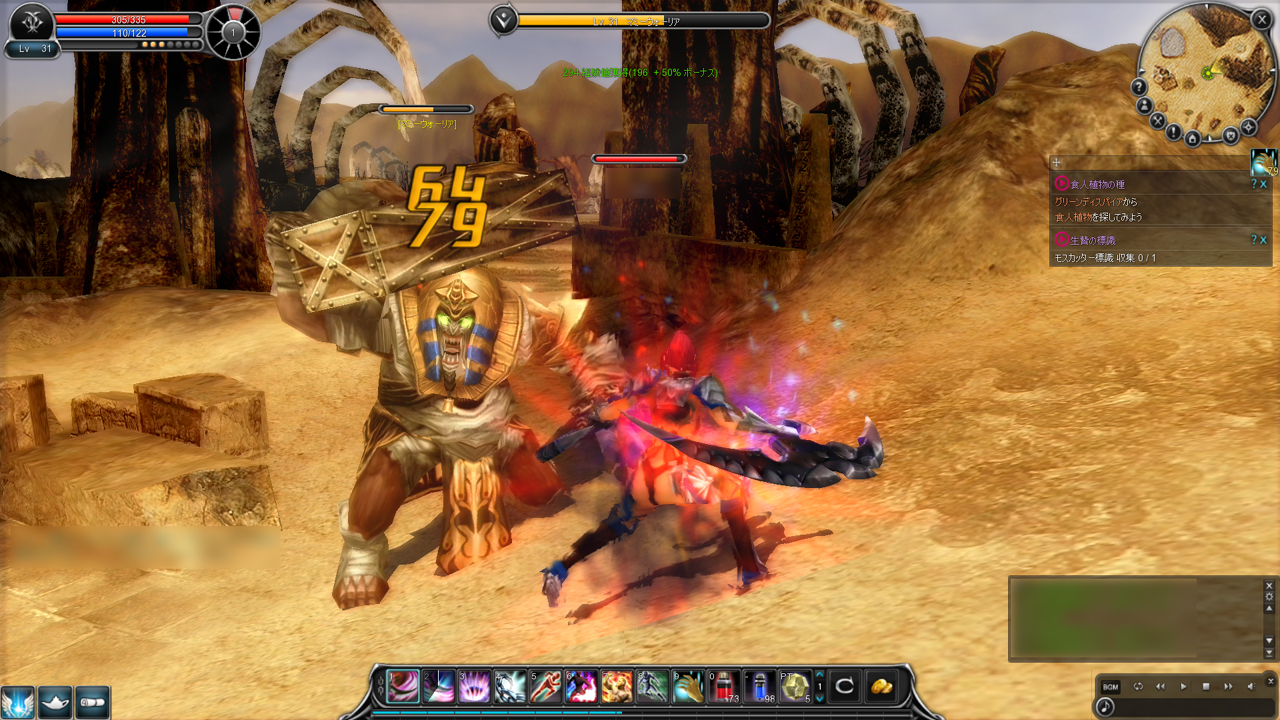Image resolution: width=1280 pixels, height=720 pixels.
Task: Drink the red health potion in the hotbar
Action: (x=724, y=686)
